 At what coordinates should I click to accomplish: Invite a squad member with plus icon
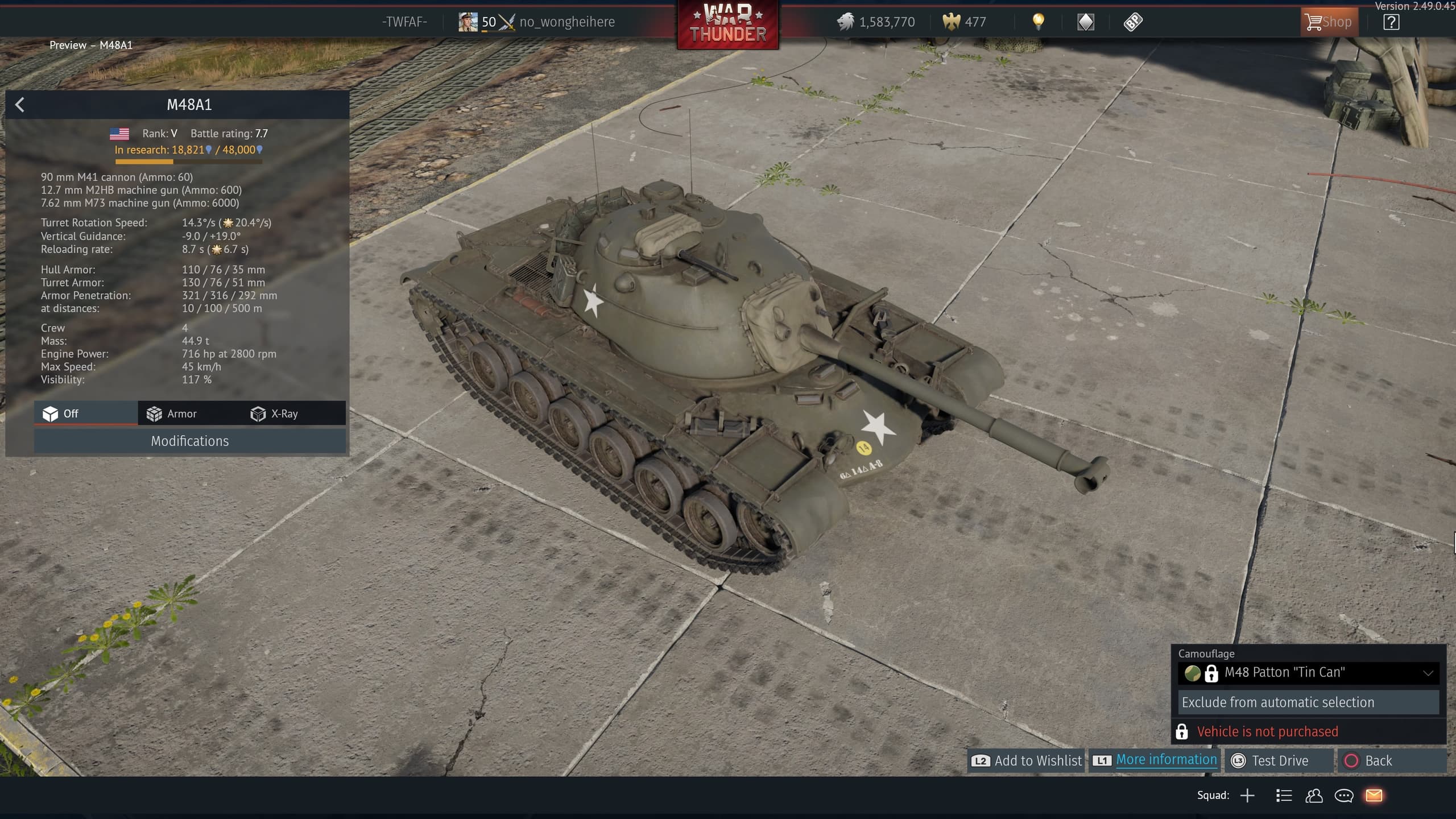coord(1247,795)
